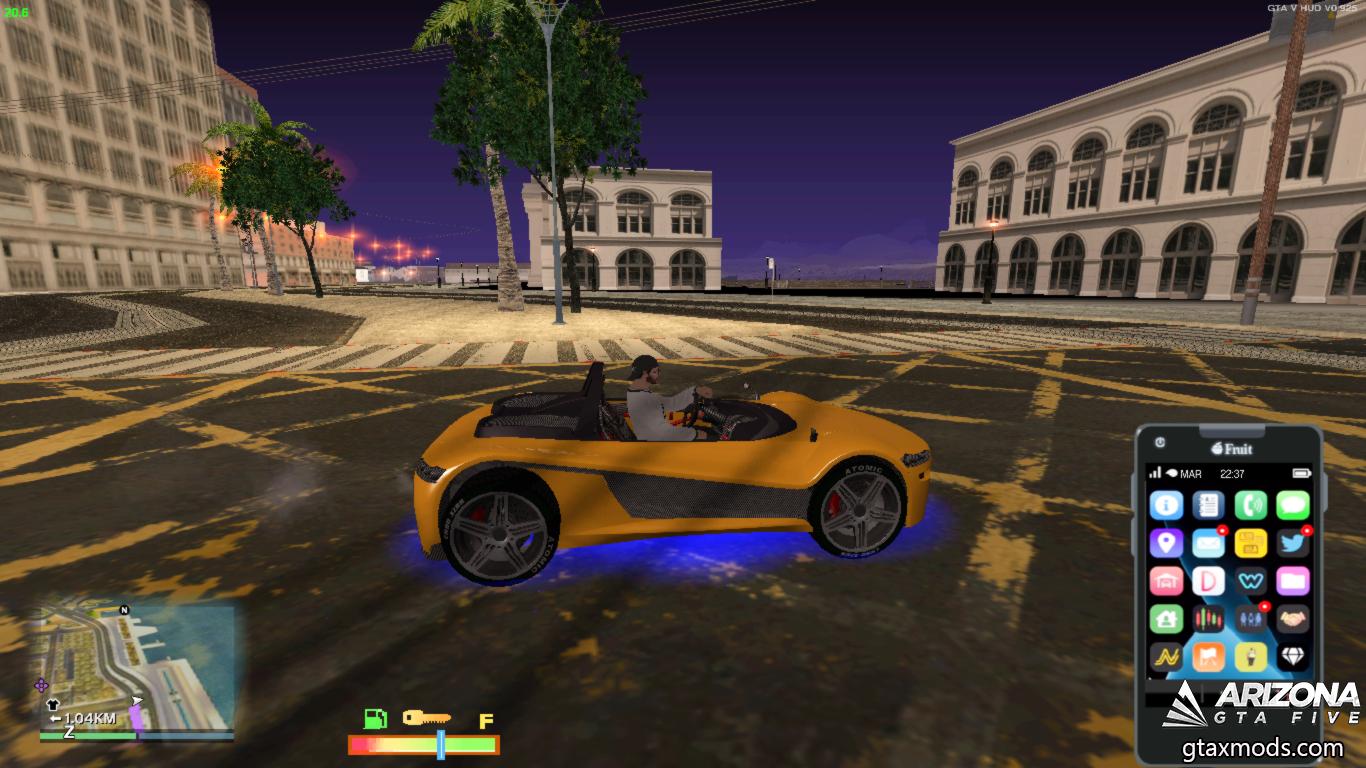1366x768 pixels.
Task: Launch the green phone call app
Action: (1250, 505)
